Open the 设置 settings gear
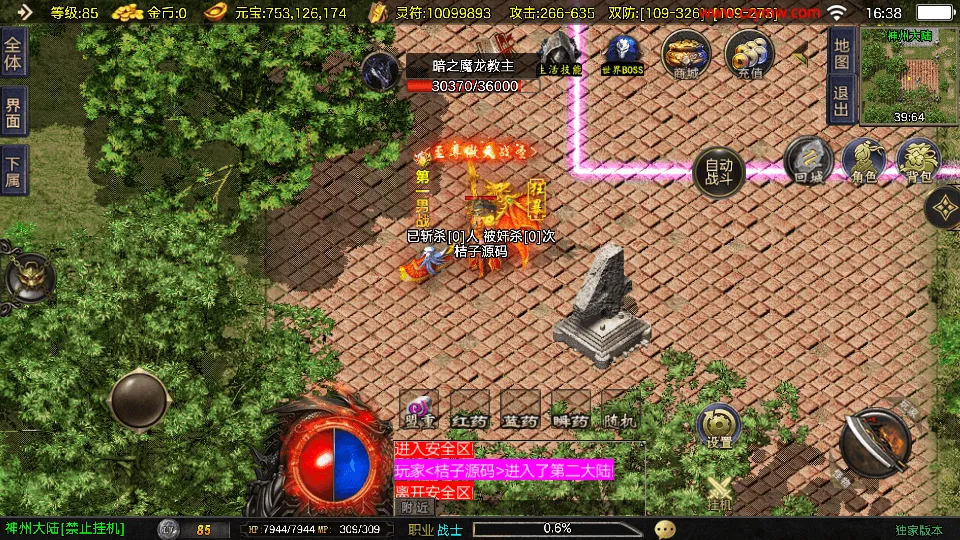Screen dimensions: 960x540 (719, 426)
